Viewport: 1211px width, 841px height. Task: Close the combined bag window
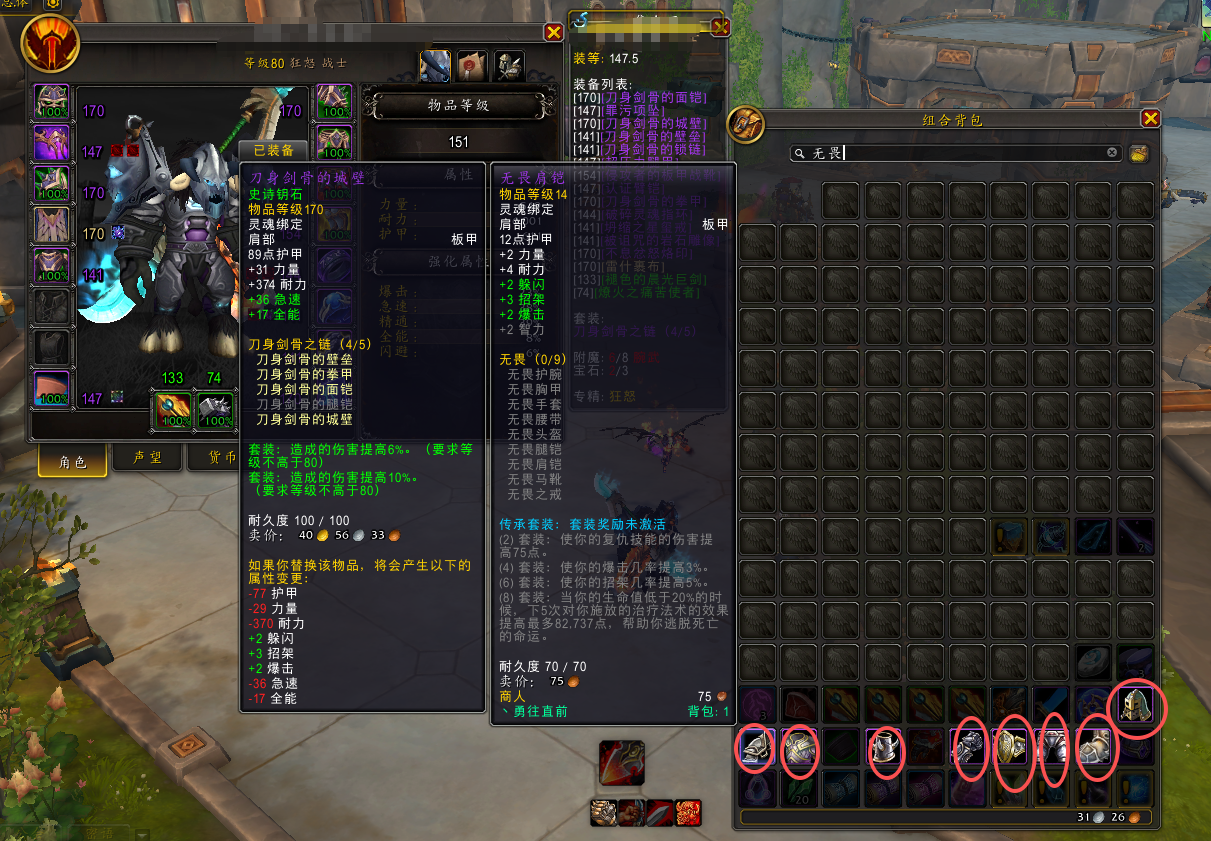[1150, 119]
